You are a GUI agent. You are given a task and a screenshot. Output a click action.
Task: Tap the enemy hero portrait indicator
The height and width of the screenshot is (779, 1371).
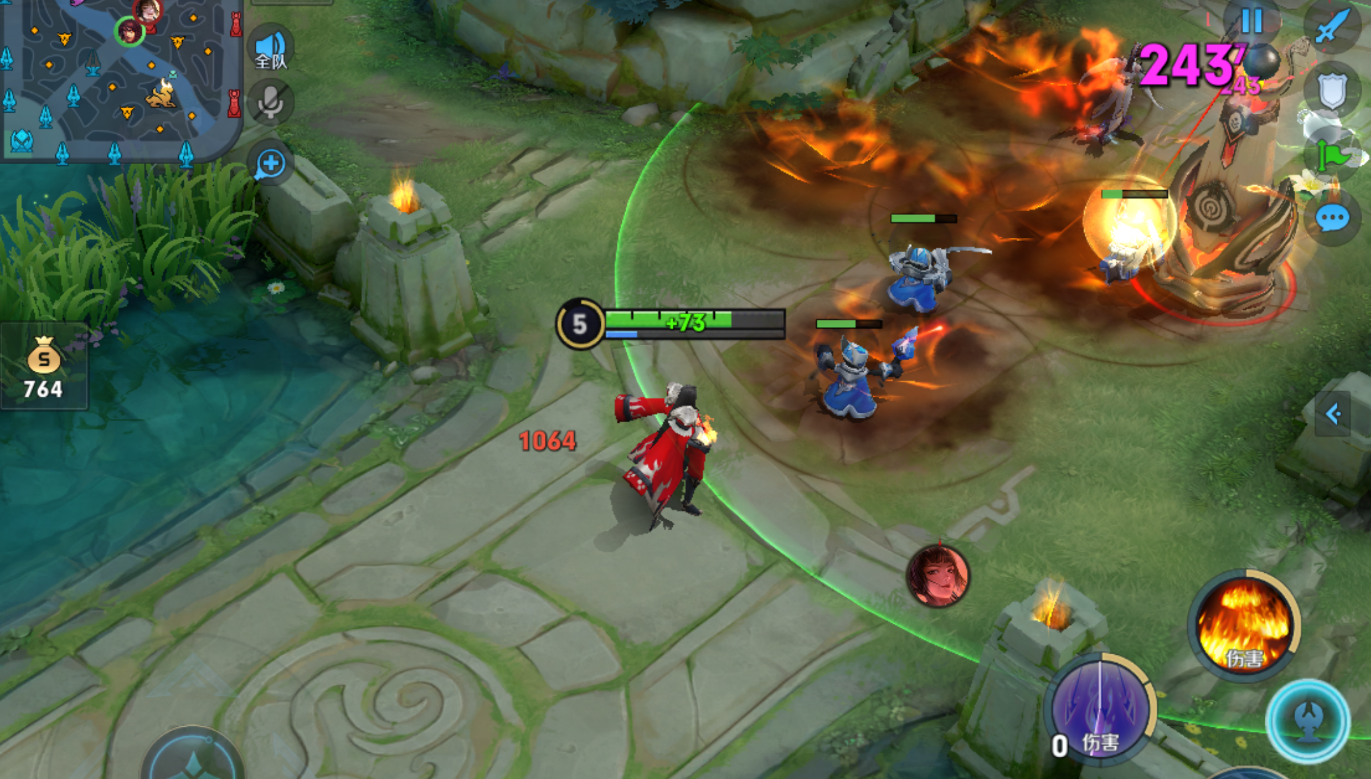(x=938, y=575)
